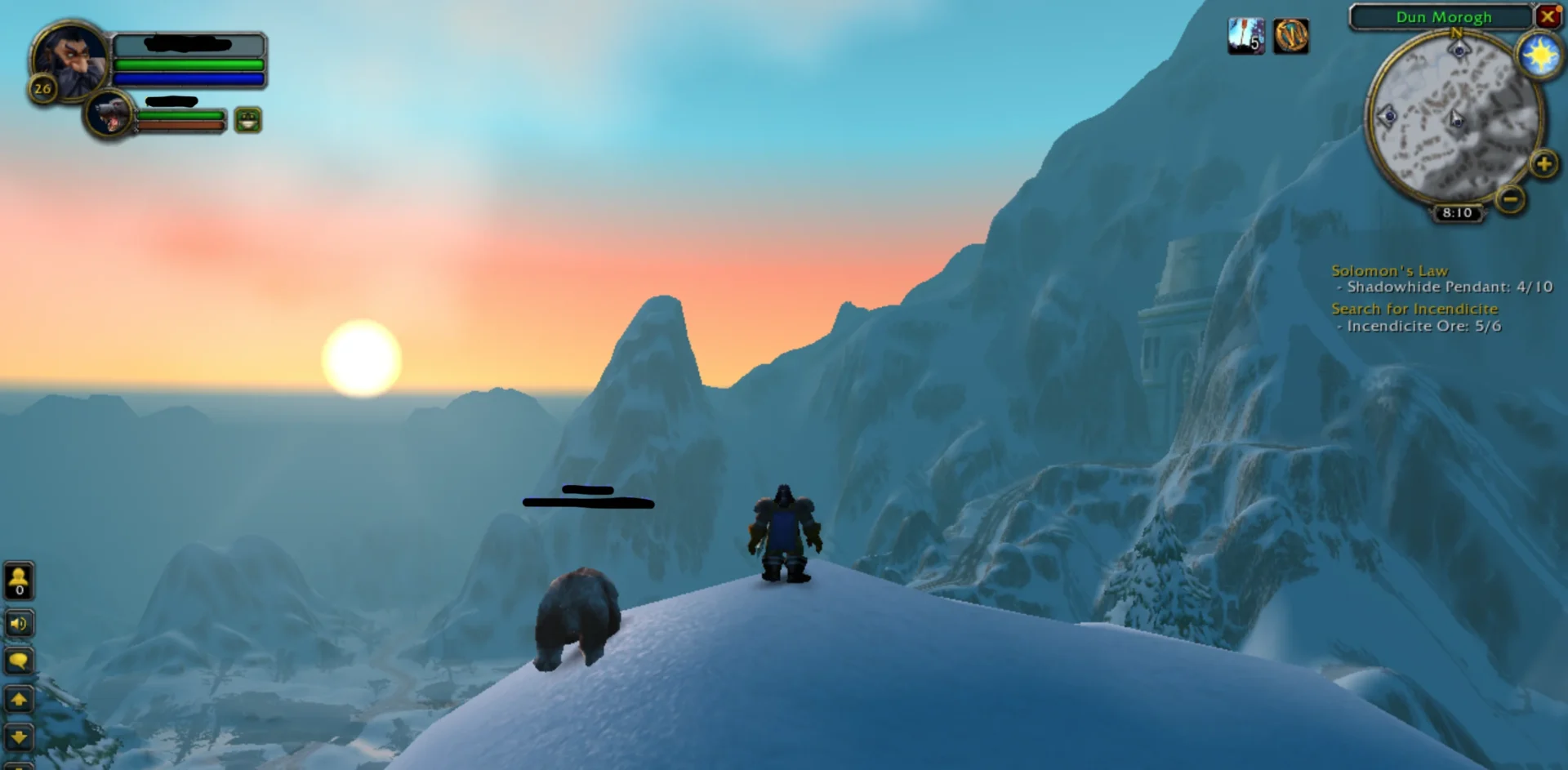Click the 8:10 clock under minimap
This screenshot has height=770, width=1568.
click(x=1457, y=213)
